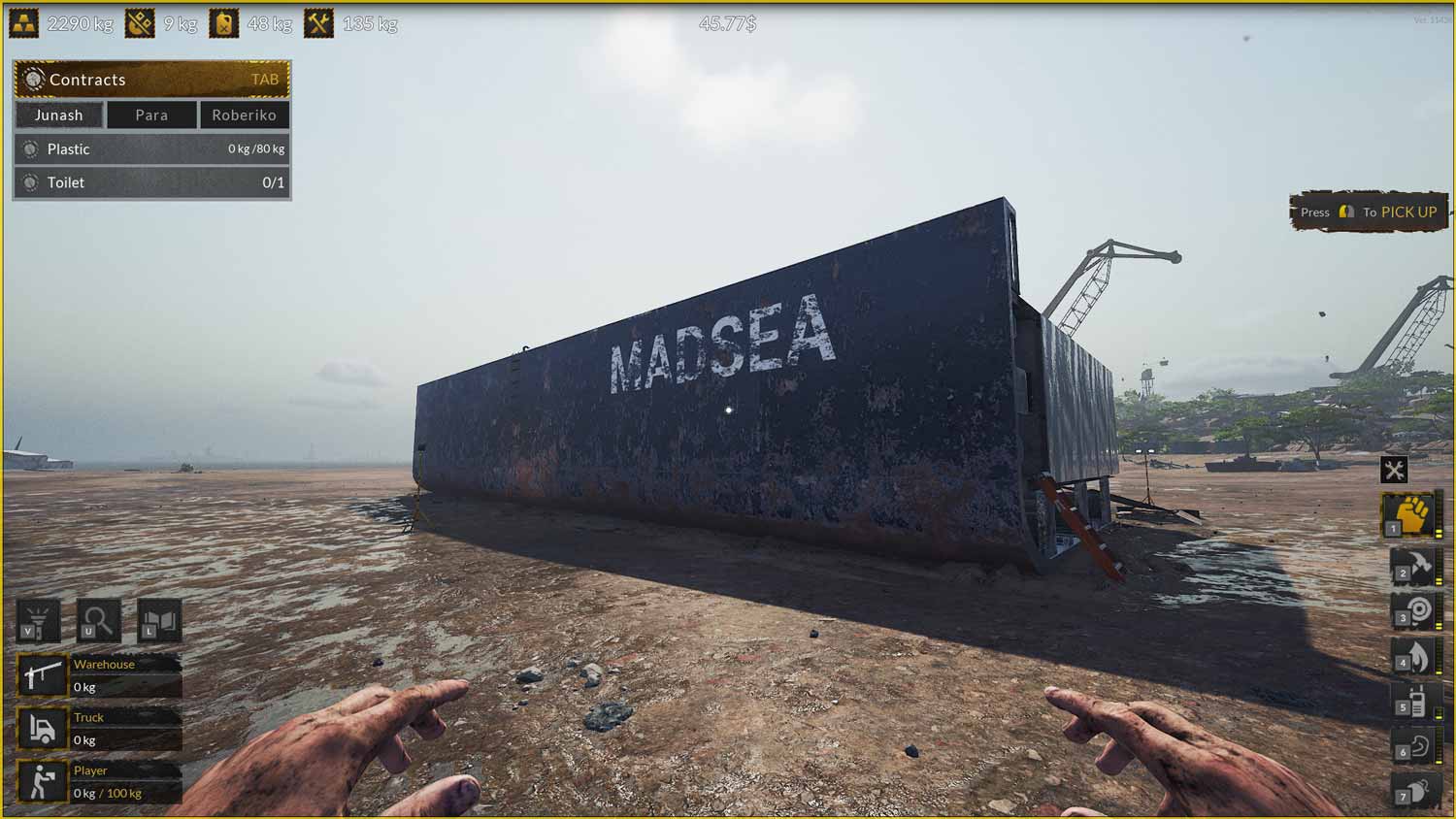View the Truck cargo inventory
The image size is (1456, 819).
(x=97, y=727)
